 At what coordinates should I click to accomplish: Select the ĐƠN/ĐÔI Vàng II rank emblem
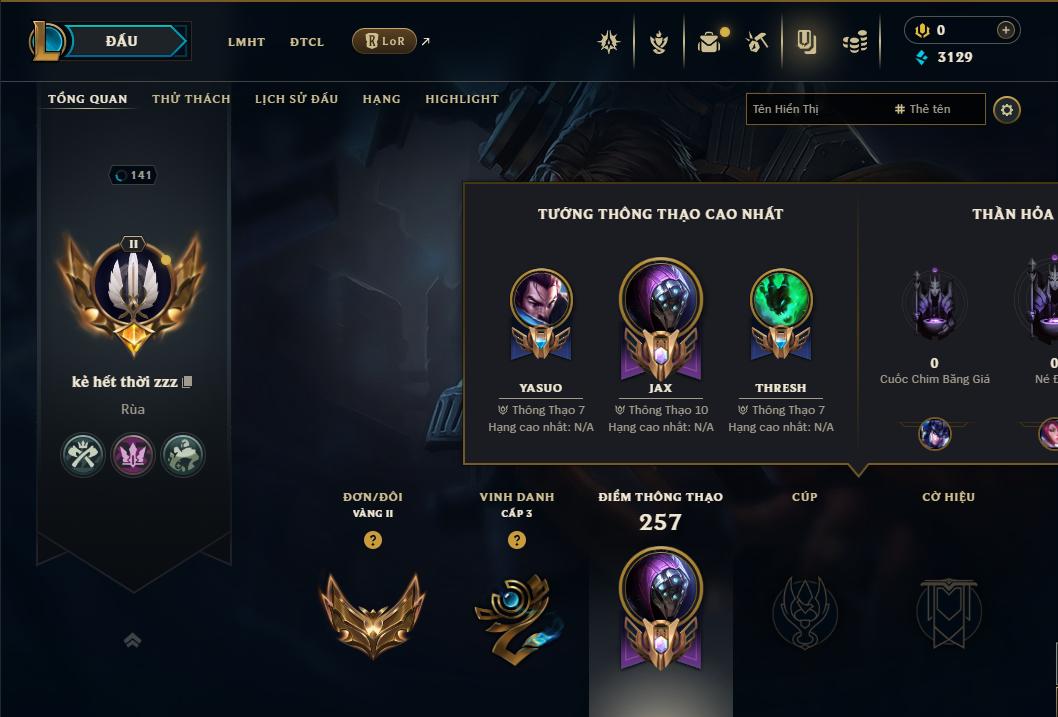coord(372,611)
